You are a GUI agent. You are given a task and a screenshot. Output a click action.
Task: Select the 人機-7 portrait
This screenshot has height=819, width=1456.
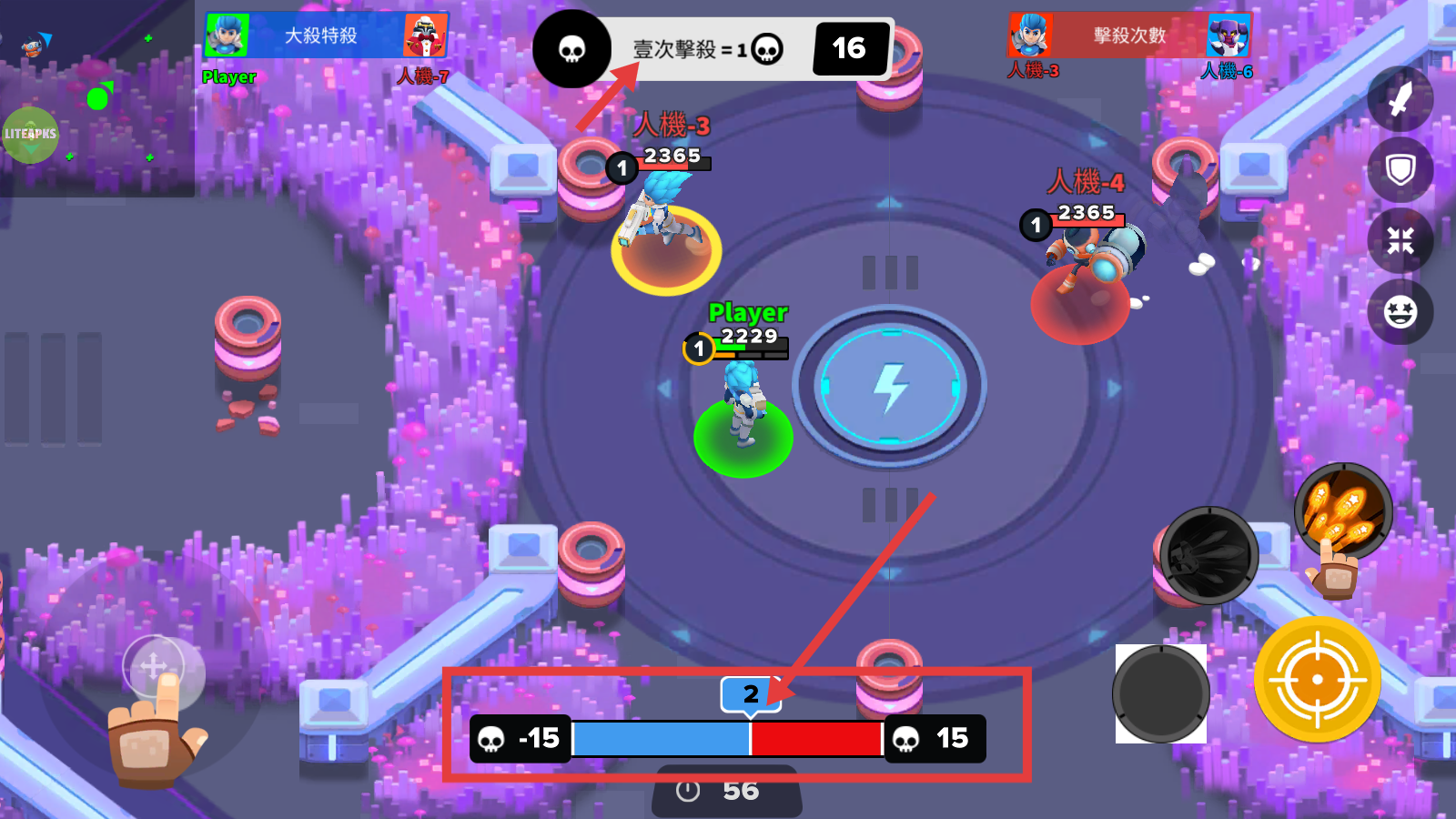424,35
